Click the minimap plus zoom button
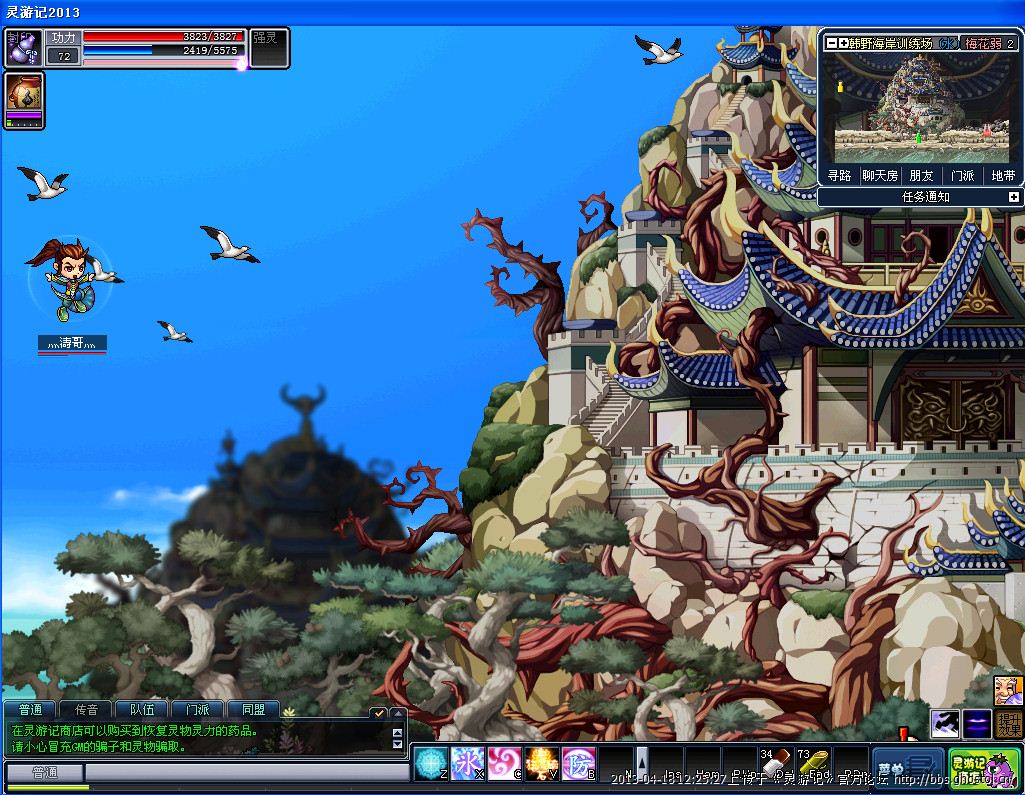The image size is (1025, 795). point(843,43)
